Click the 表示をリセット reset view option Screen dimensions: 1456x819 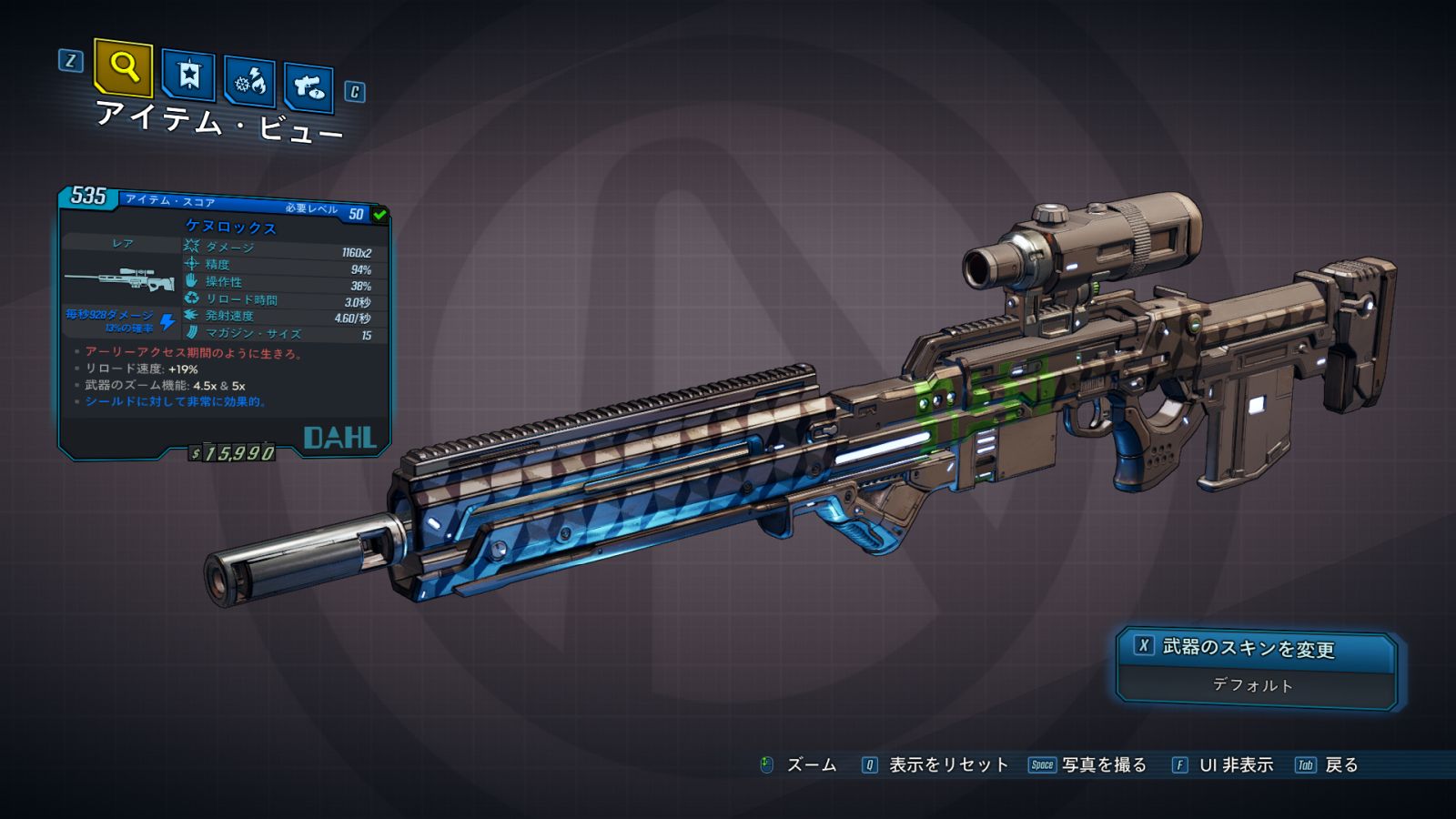point(947,765)
